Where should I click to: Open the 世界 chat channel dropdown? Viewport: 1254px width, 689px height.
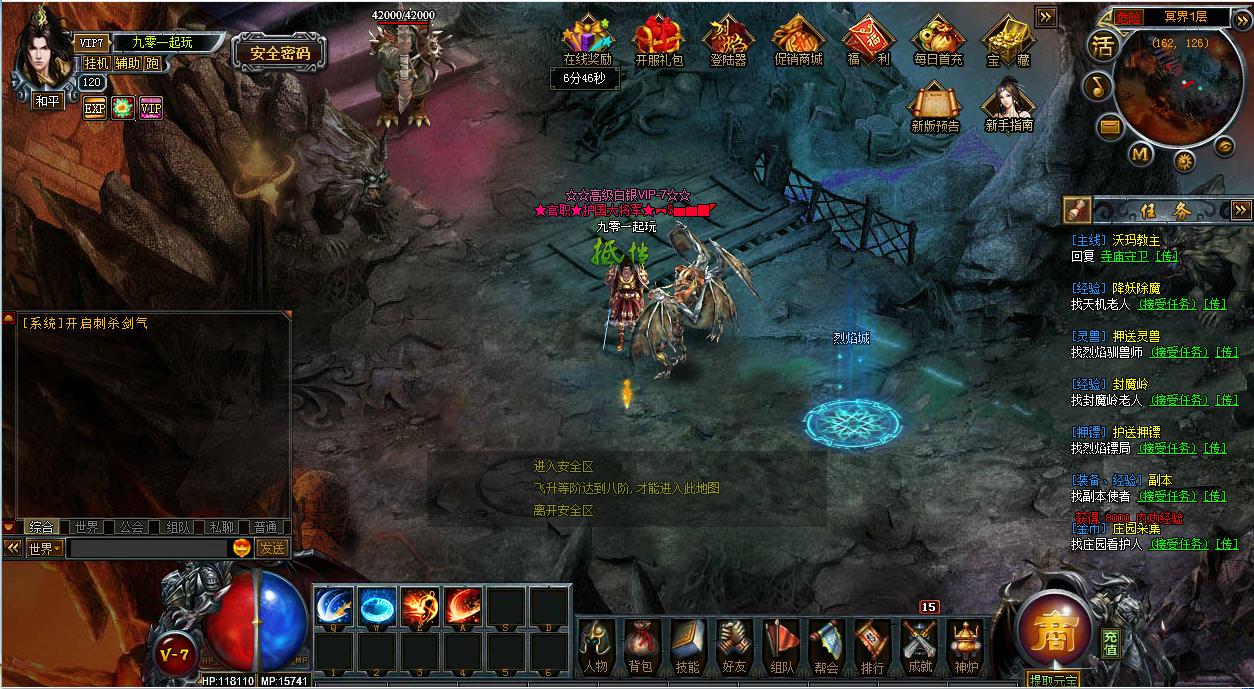(45, 548)
